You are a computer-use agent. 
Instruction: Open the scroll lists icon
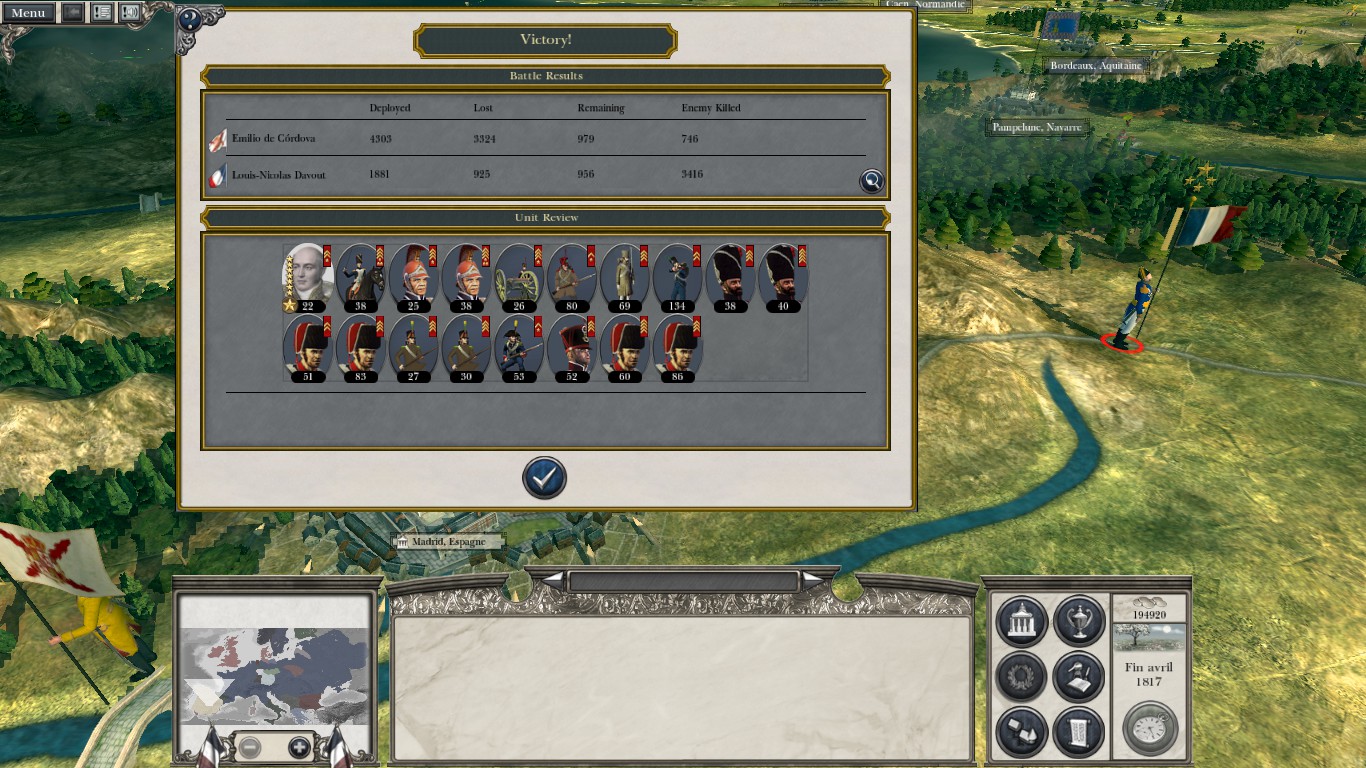[1078, 732]
